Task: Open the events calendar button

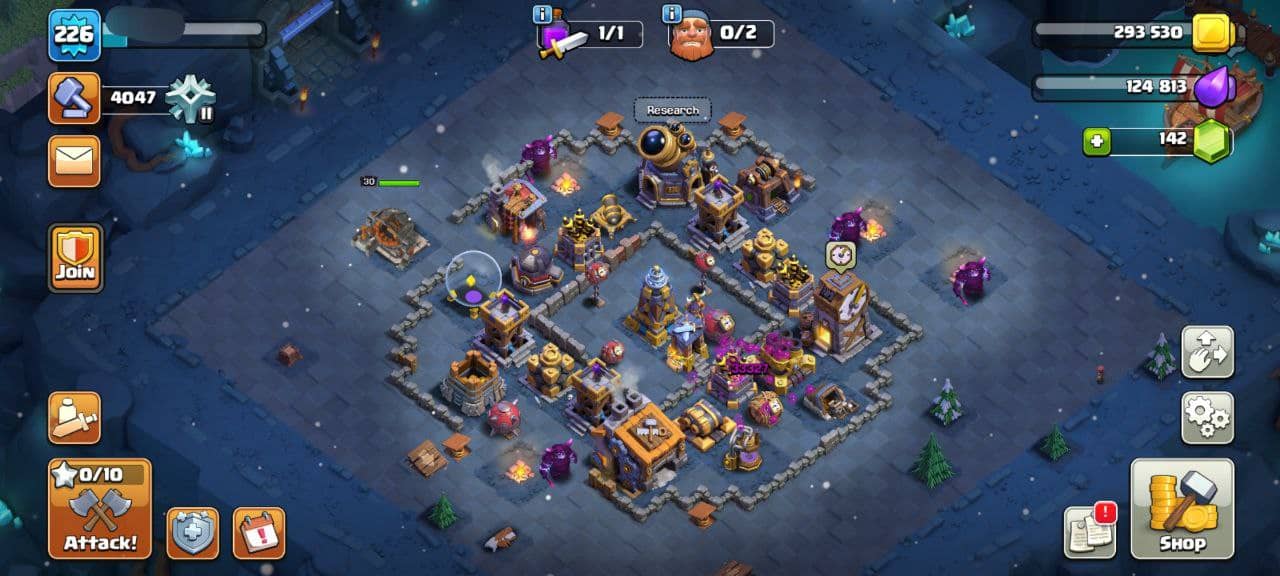Action: click(259, 533)
